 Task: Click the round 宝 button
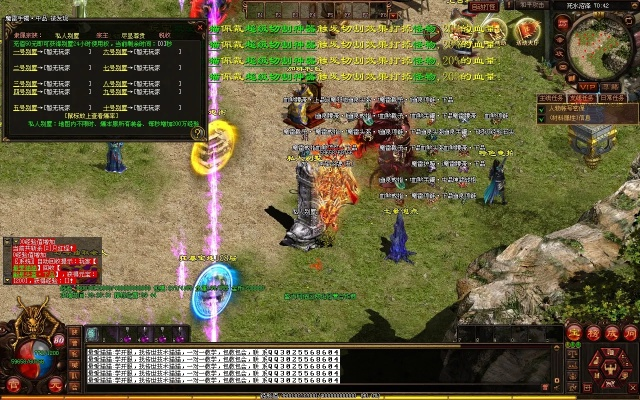[x=574, y=333]
